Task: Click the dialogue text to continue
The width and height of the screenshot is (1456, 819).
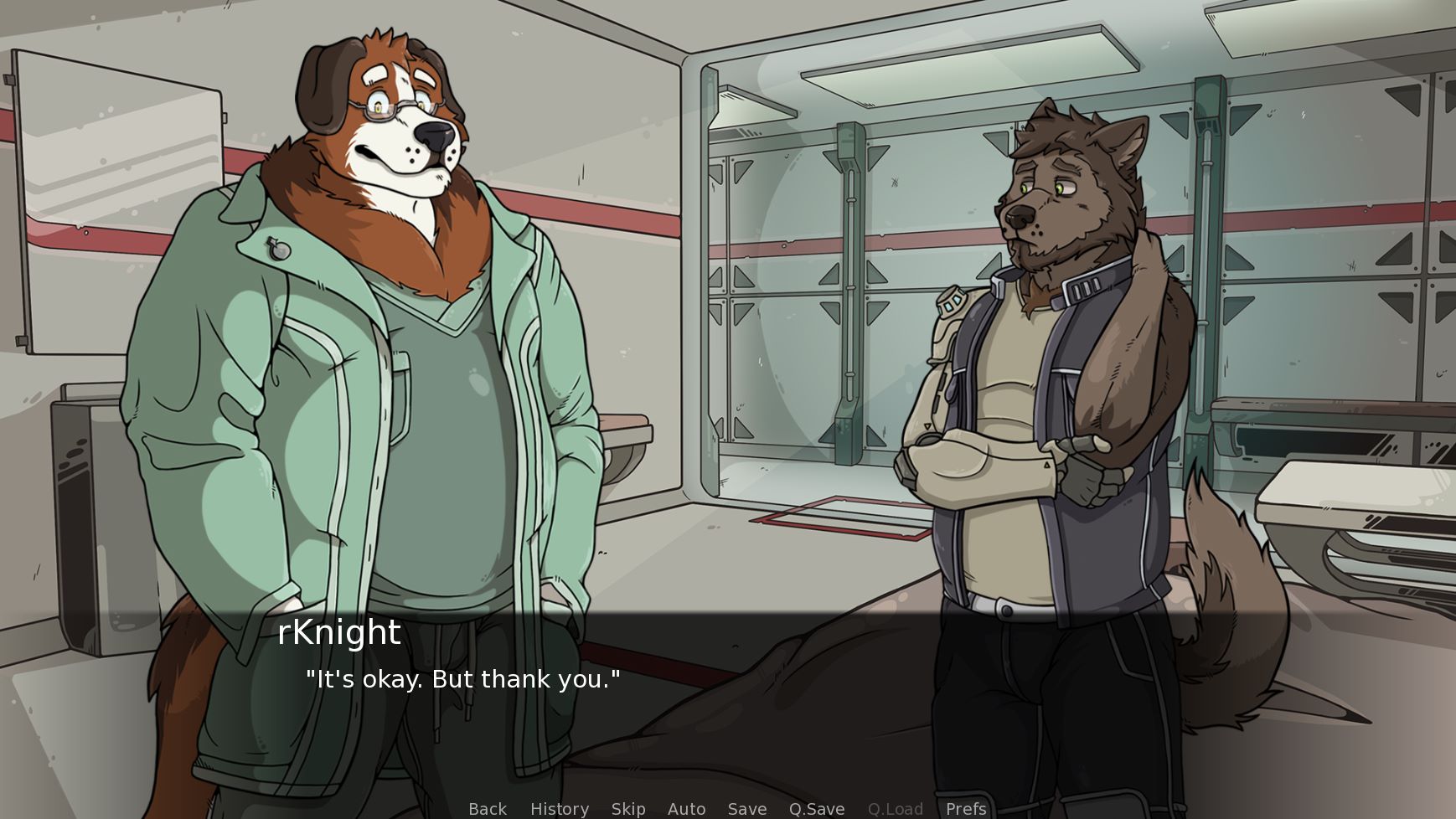Action: [462, 679]
